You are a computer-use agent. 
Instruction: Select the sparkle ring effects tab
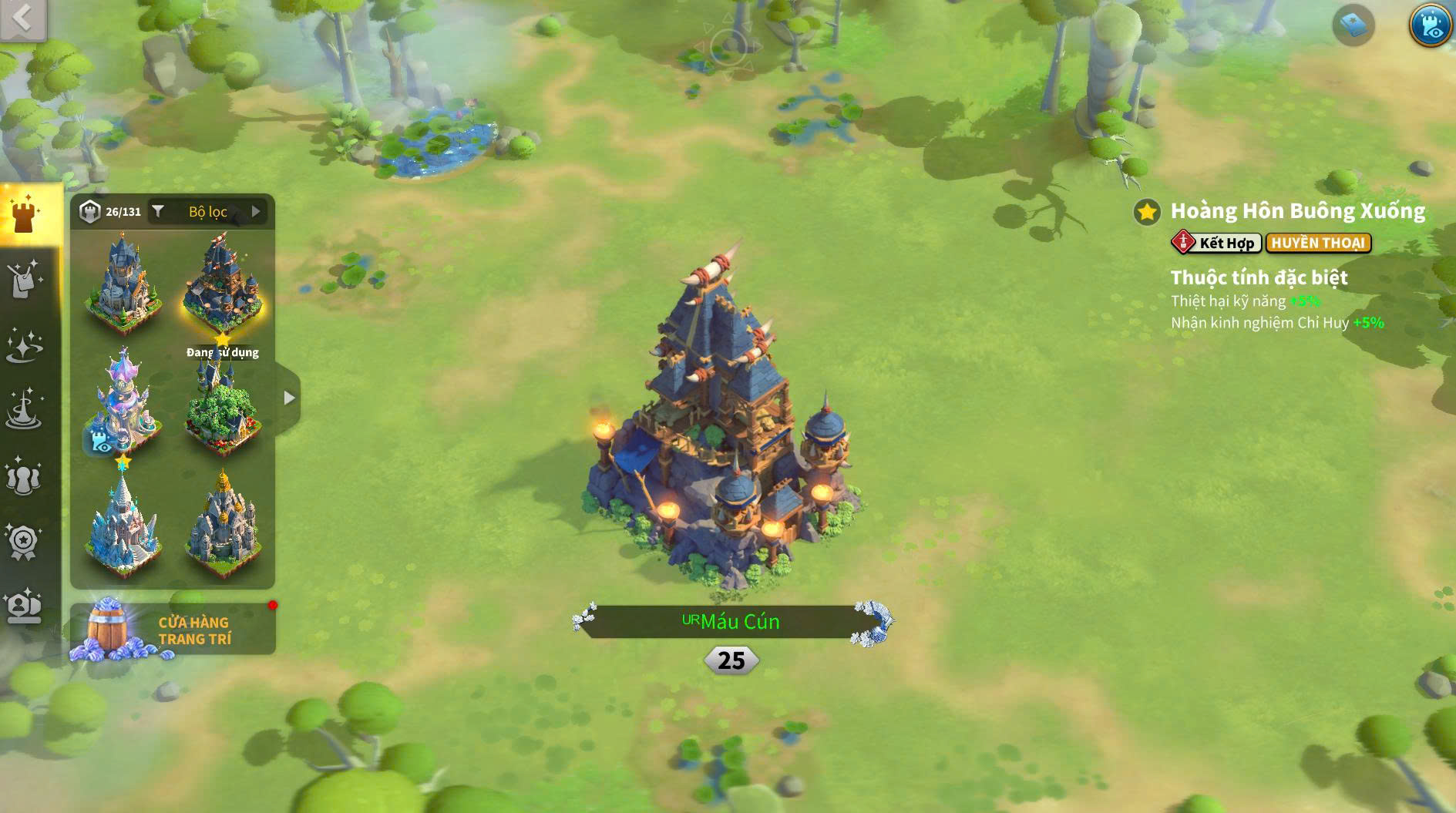pyautogui.click(x=25, y=345)
